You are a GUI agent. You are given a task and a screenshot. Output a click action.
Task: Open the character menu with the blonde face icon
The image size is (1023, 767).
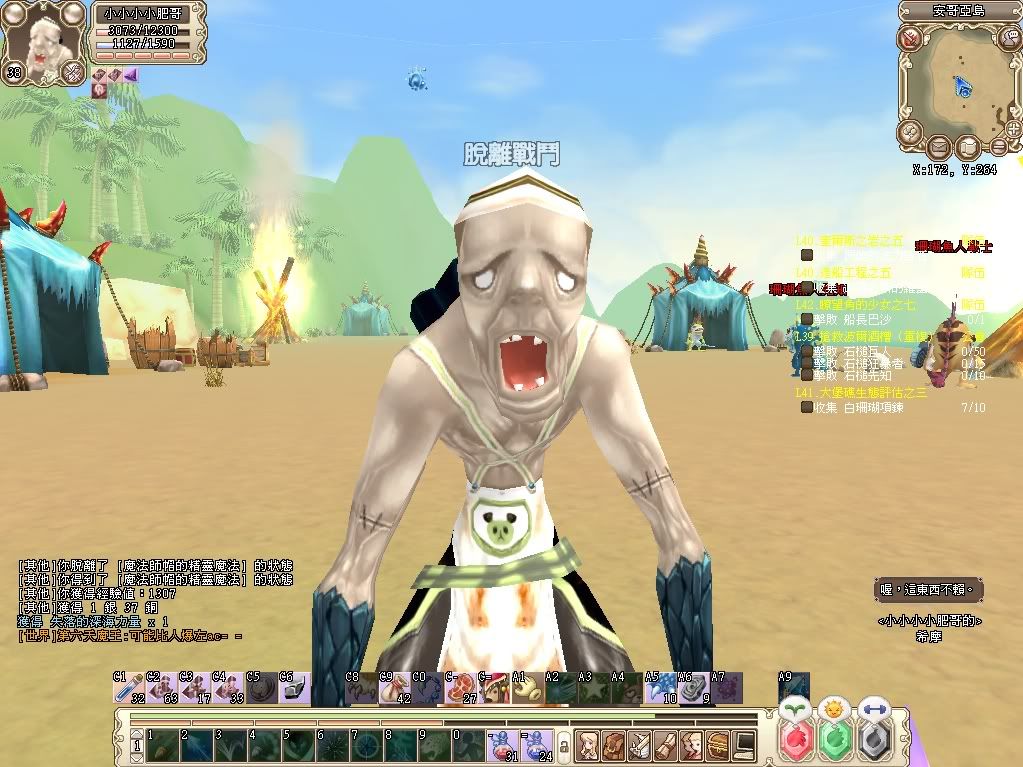588,745
